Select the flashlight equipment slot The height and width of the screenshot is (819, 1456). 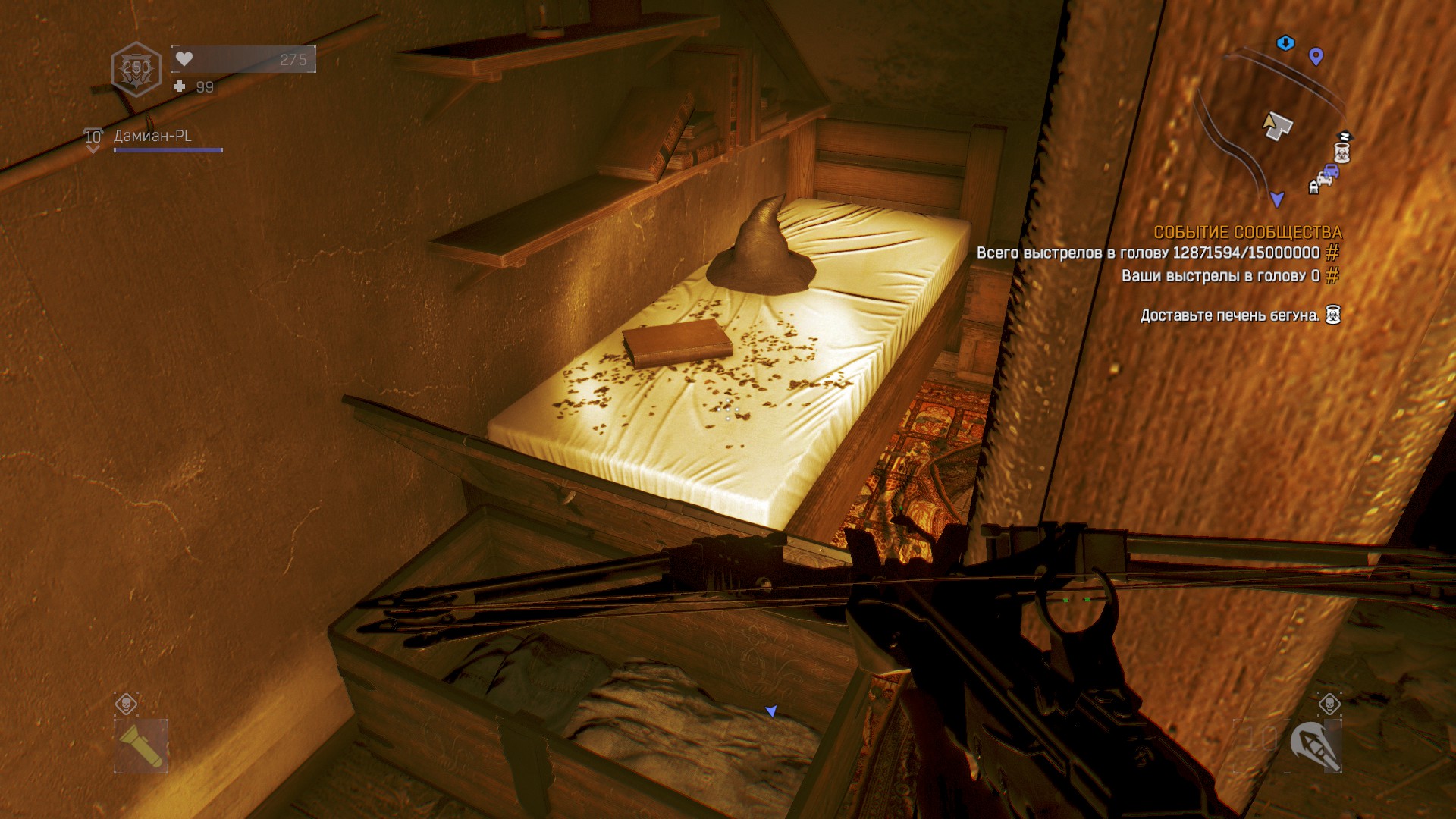click(x=141, y=745)
